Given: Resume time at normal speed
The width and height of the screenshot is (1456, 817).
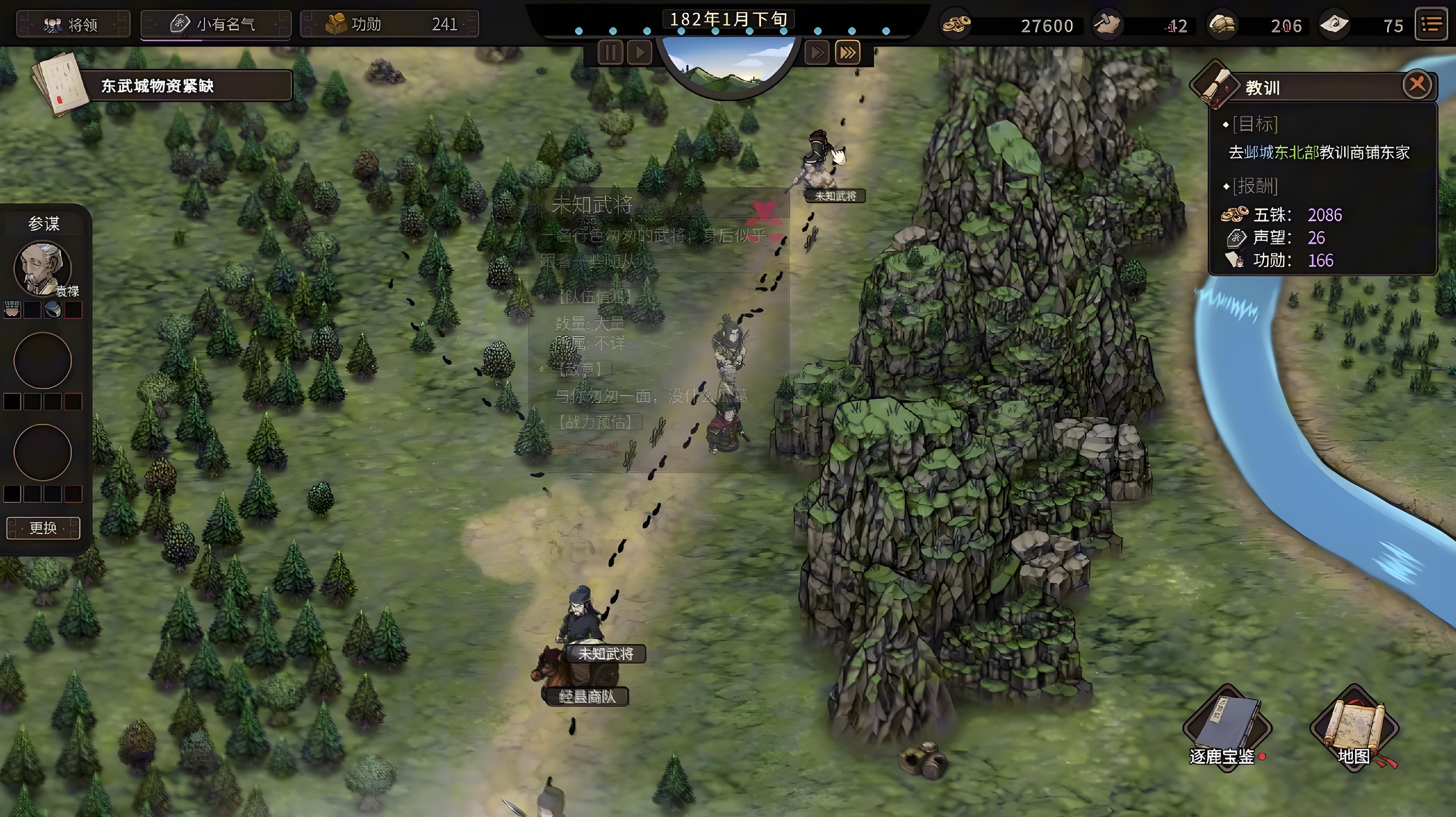Looking at the screenshot, I should pos(640,53).
